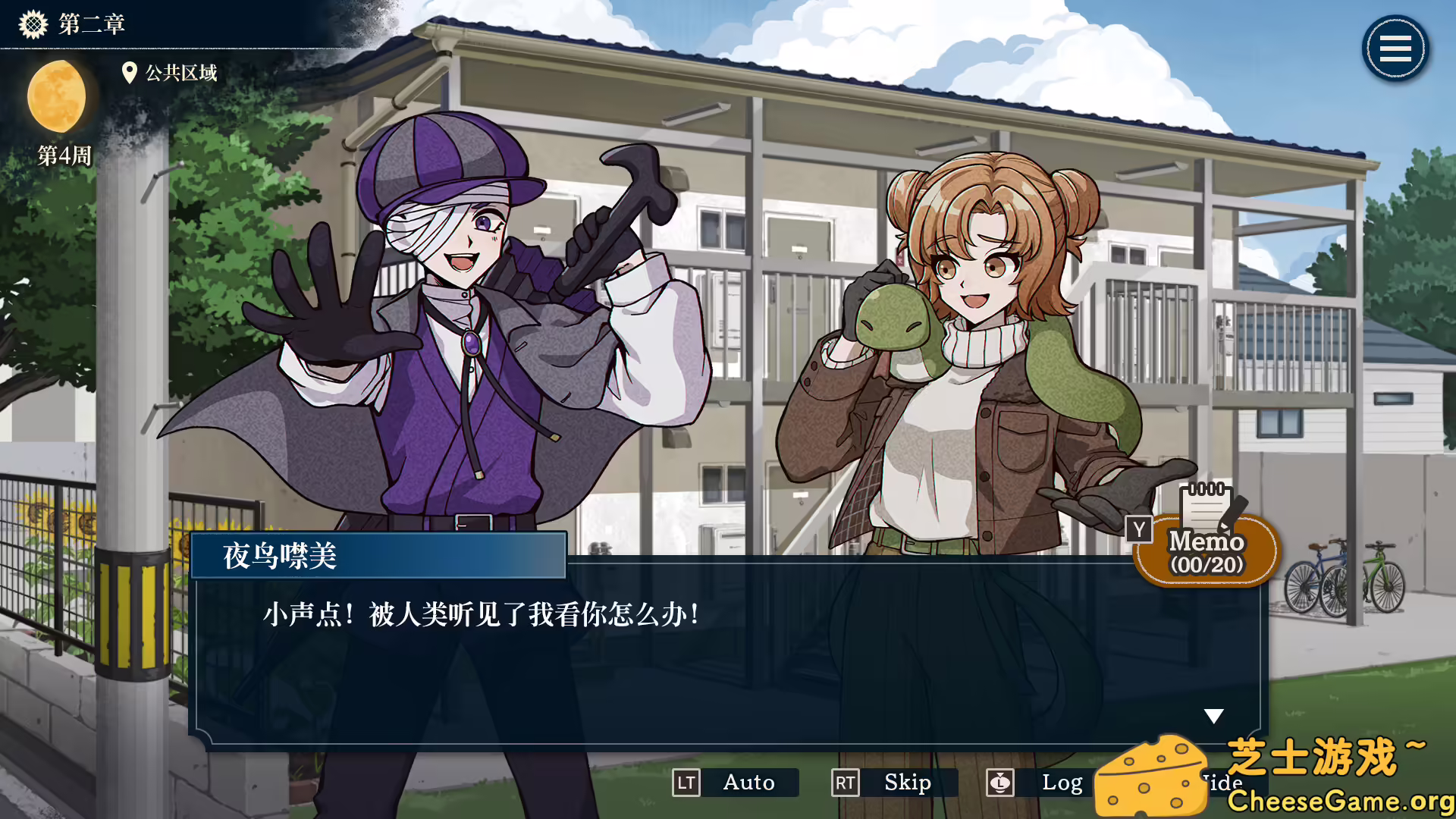
Task: Open the hamburger menu in top right corner
Action: pos(1394,49)
